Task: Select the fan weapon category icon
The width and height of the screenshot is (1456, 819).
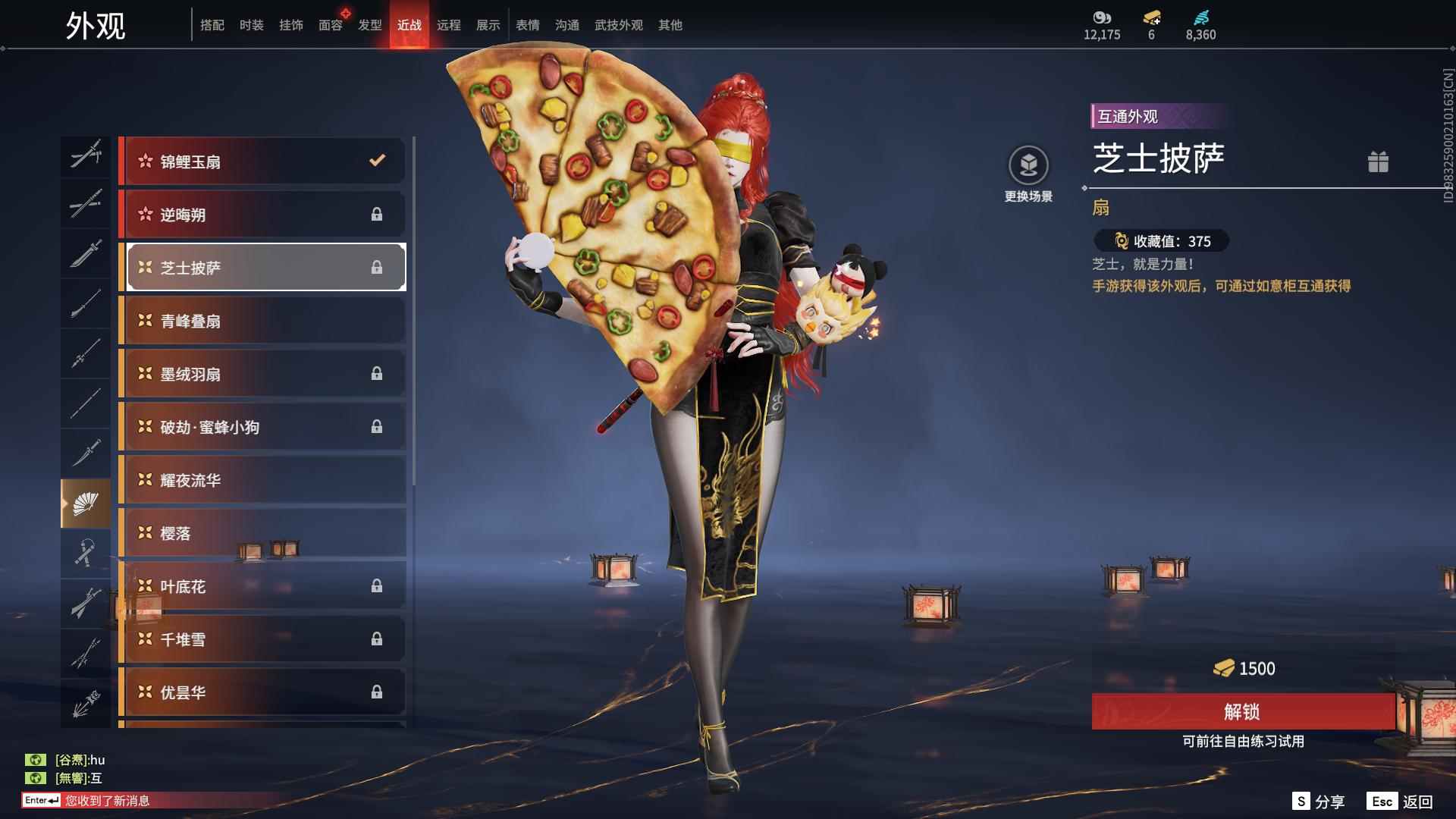Action: [x=85, y=504]
